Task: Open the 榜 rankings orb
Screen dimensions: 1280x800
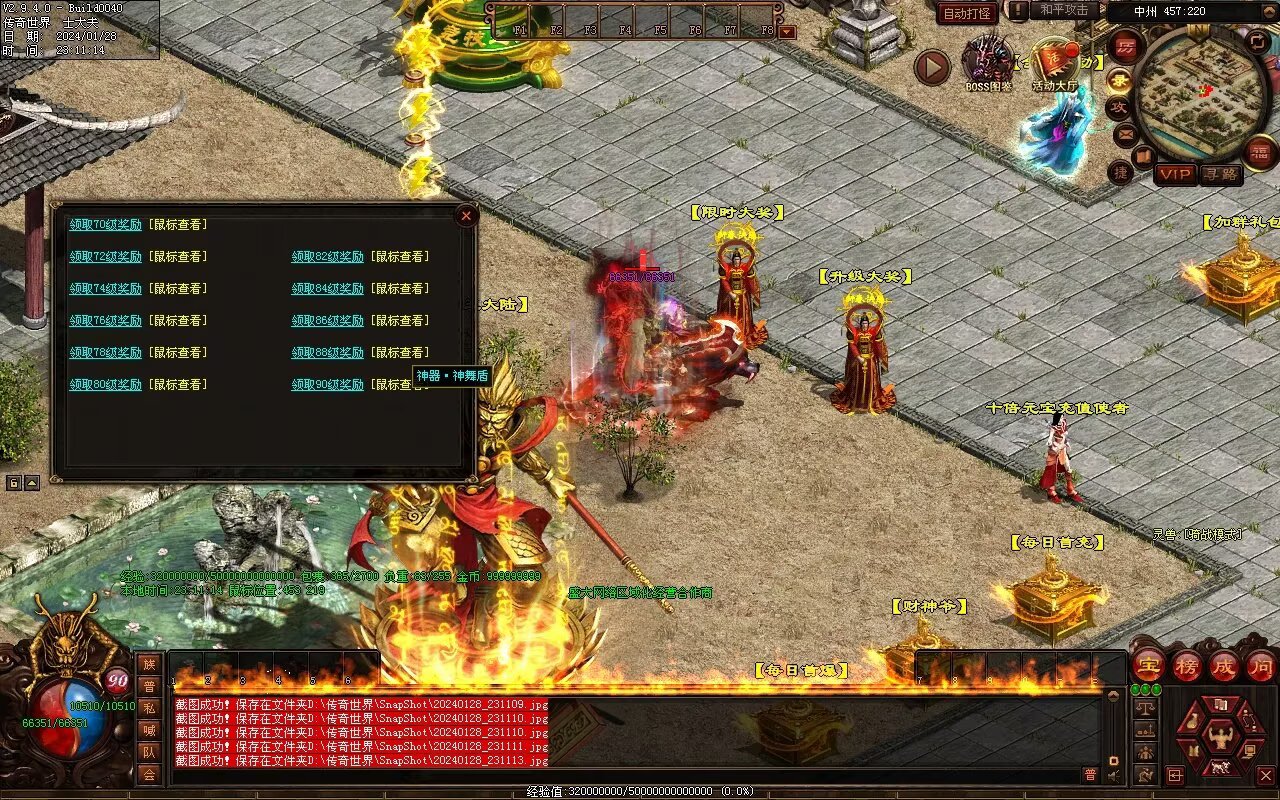Action: click(x=1187, y=666)
